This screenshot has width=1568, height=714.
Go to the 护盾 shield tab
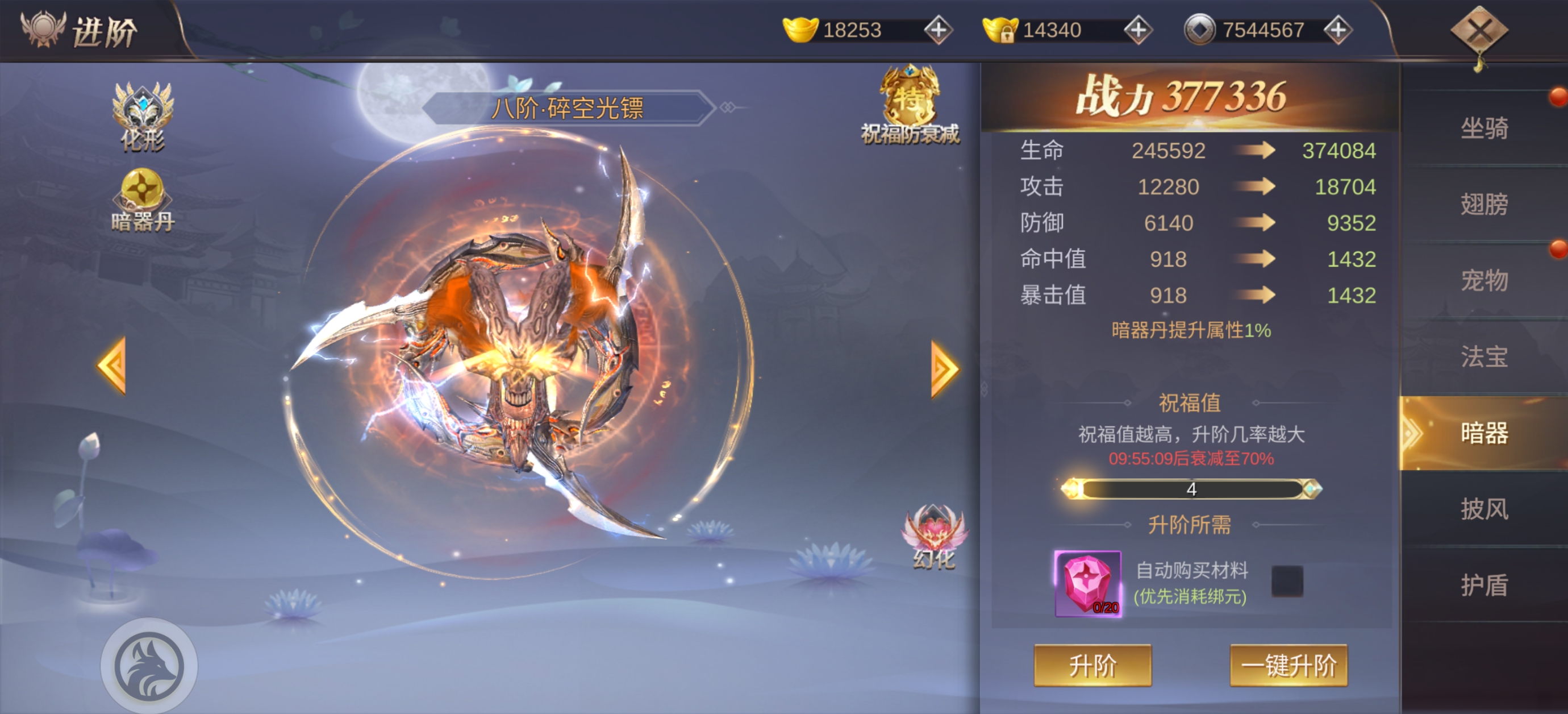[1484, 585]
